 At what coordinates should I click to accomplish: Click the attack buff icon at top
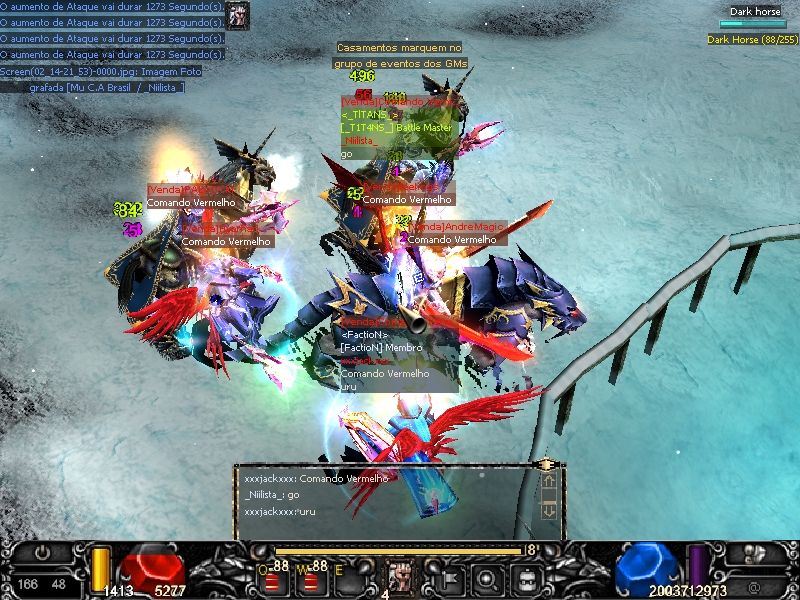click(x=237, y=15)
